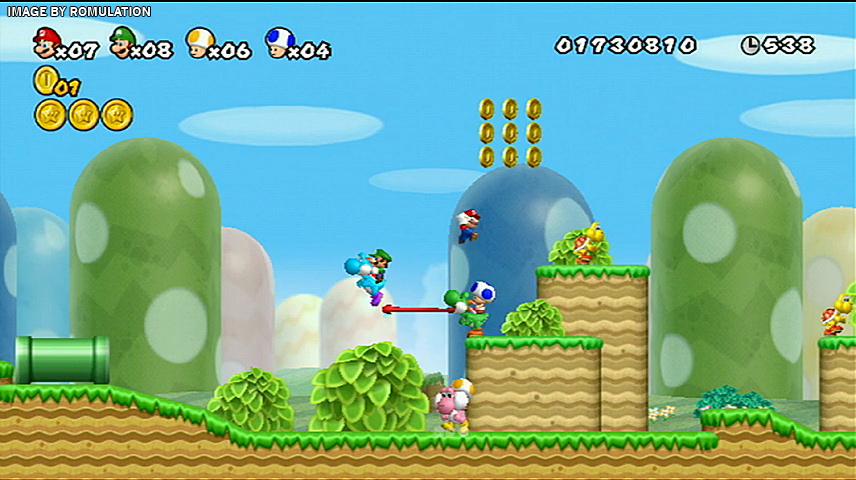Image resolution: width=856 pixels, height=480 pixels.
Task: Choose the Yellow Toad lives icon
Action: [200, 43]
